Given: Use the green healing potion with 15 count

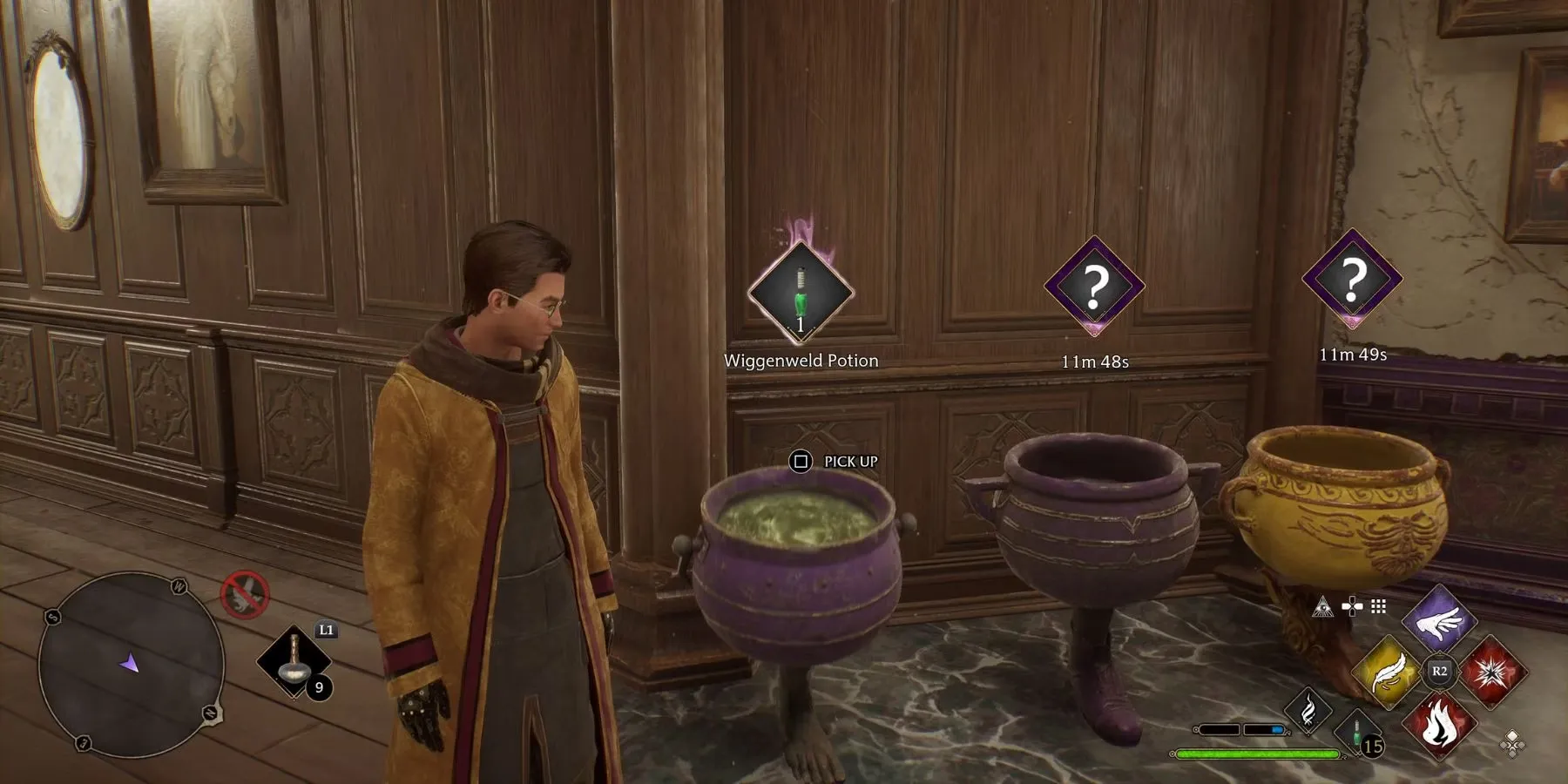Looking at the screenshot, I should tap(1360, 734).
